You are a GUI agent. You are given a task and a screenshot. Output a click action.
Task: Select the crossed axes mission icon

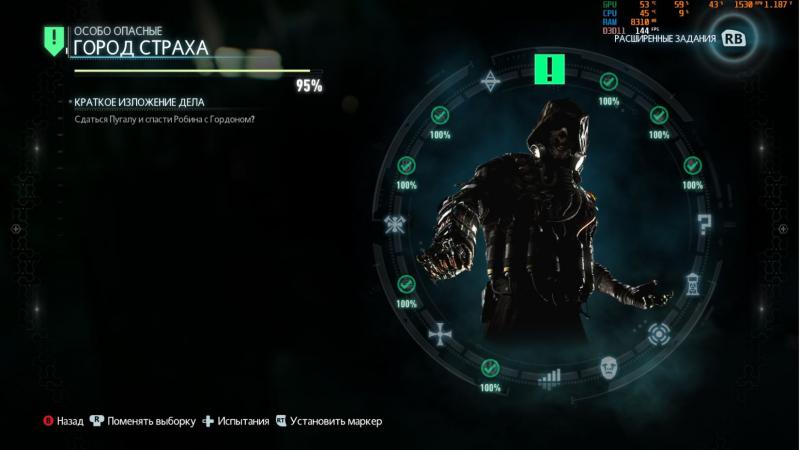(x=395, y=224)
